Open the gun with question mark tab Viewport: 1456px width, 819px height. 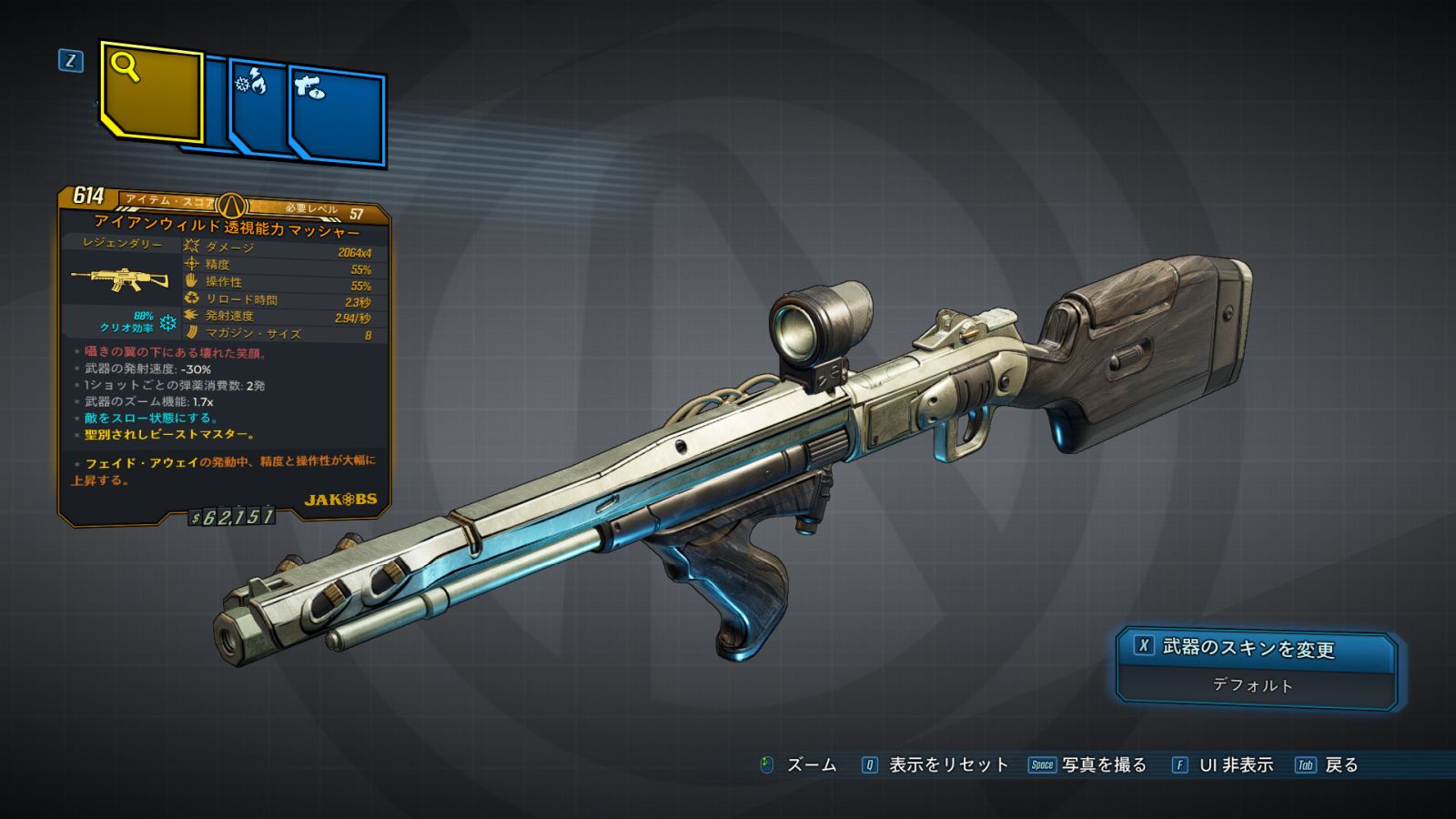pos(337,116)
